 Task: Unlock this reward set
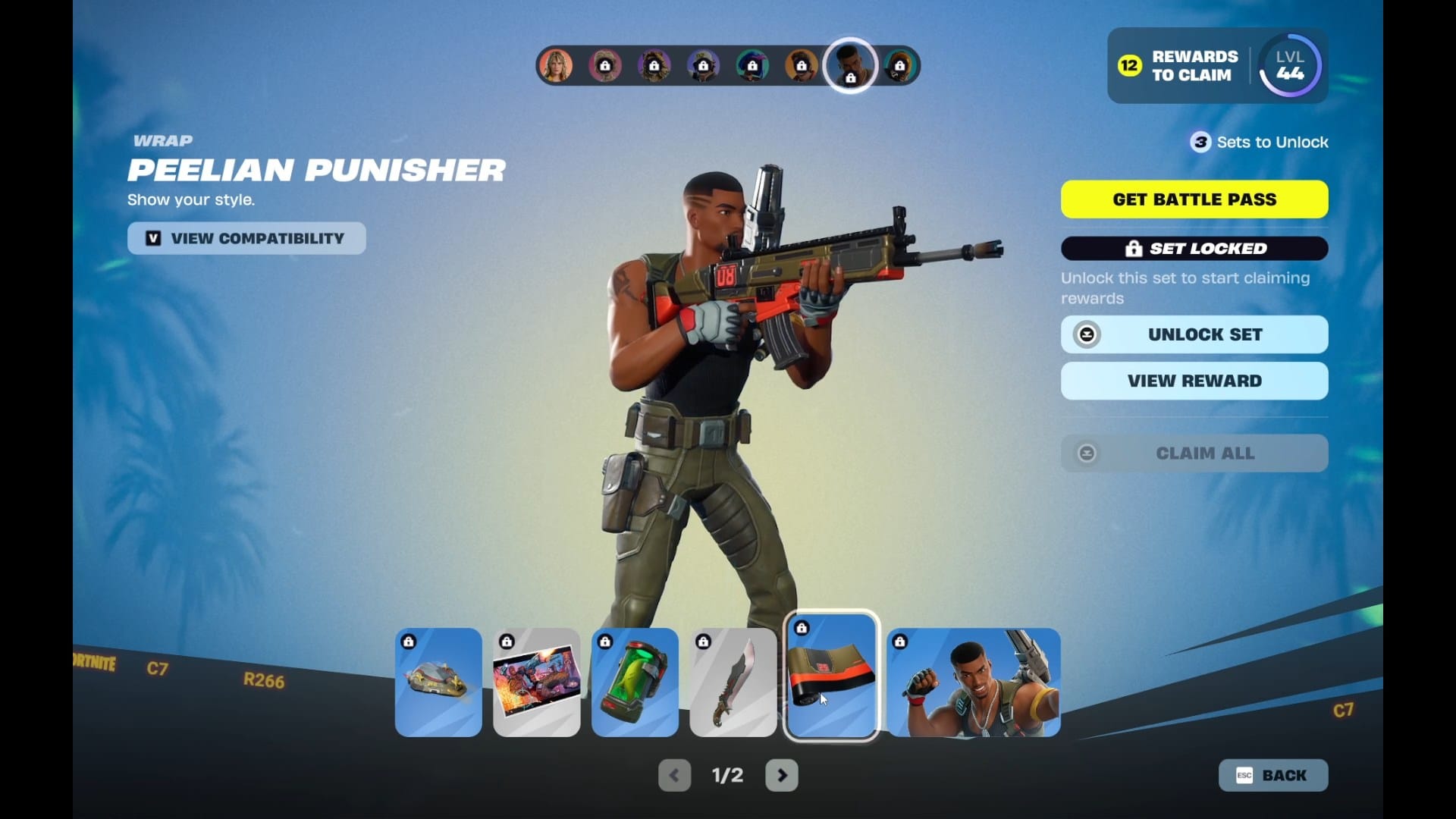pos(1194,334)
